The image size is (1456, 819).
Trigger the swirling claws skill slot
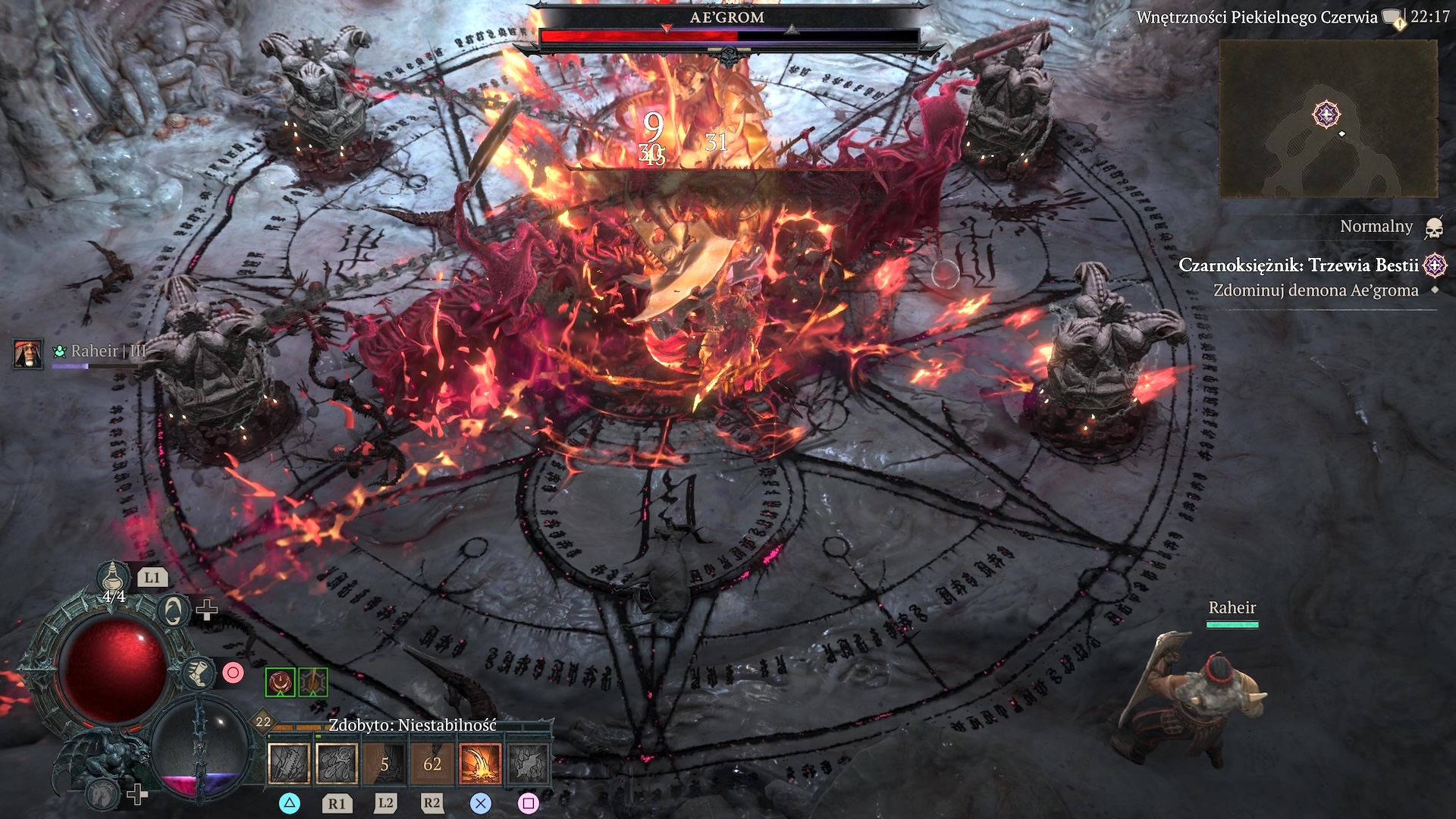tap(337, 763)
